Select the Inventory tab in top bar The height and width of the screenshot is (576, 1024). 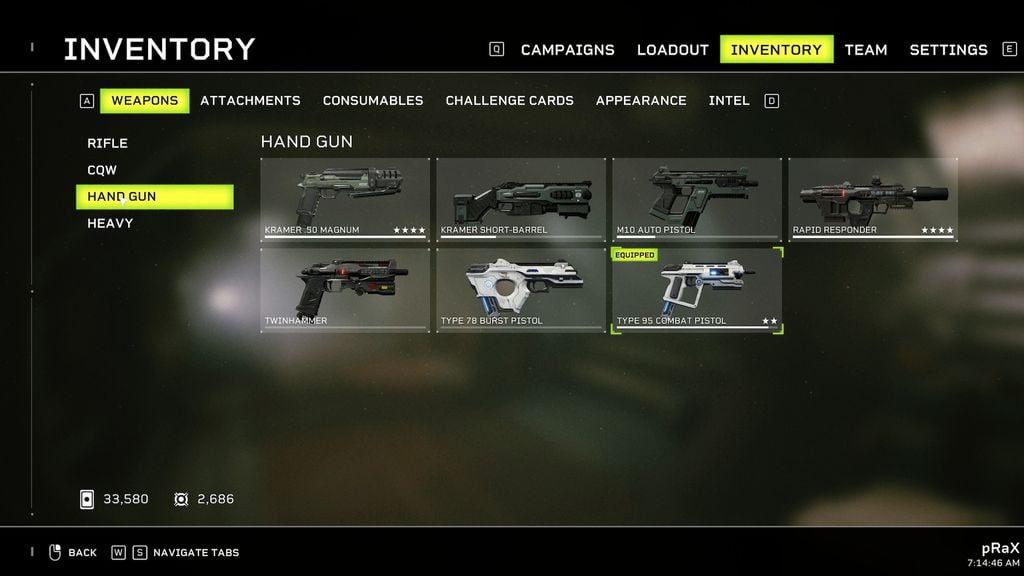point(776,50)
